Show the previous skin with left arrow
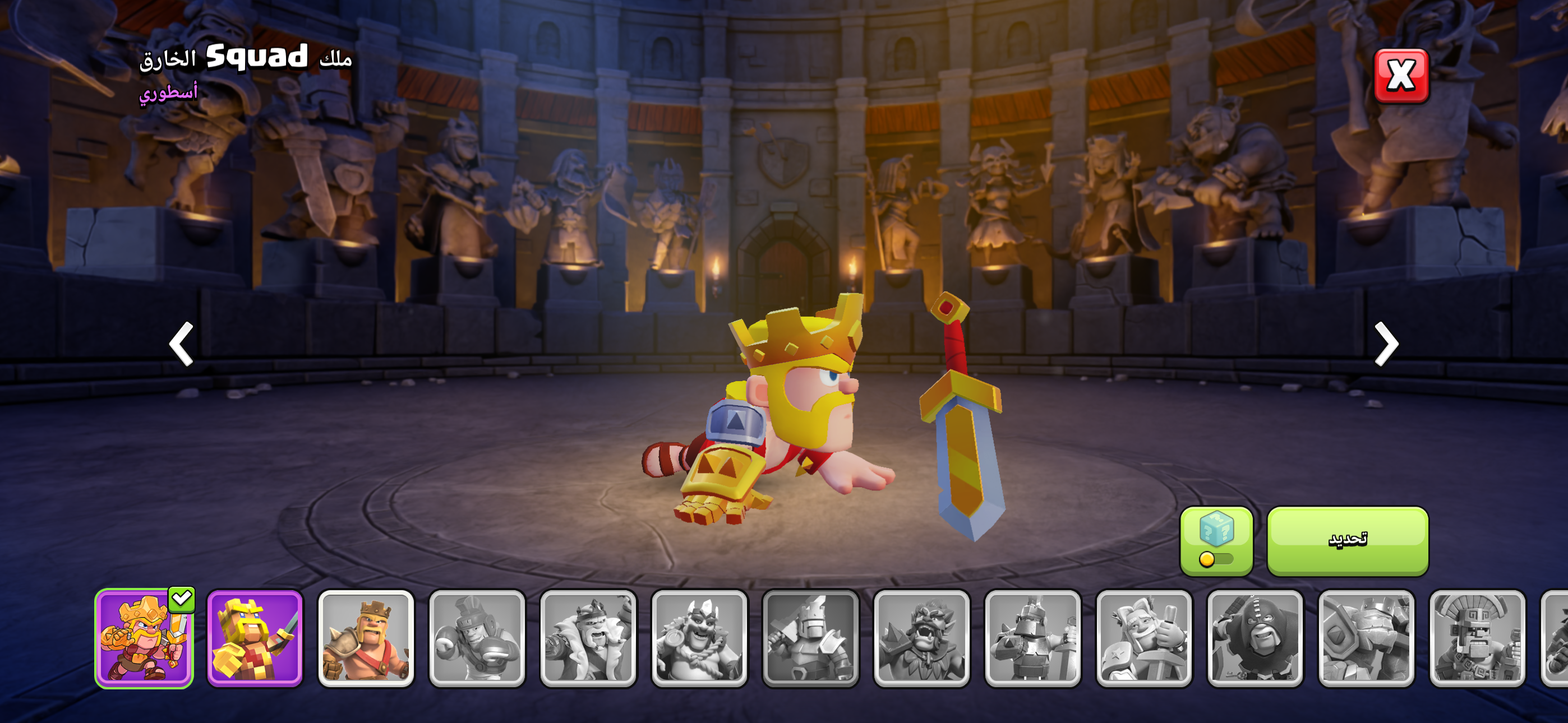This screenshot has width=1568, height=723. 181,344
